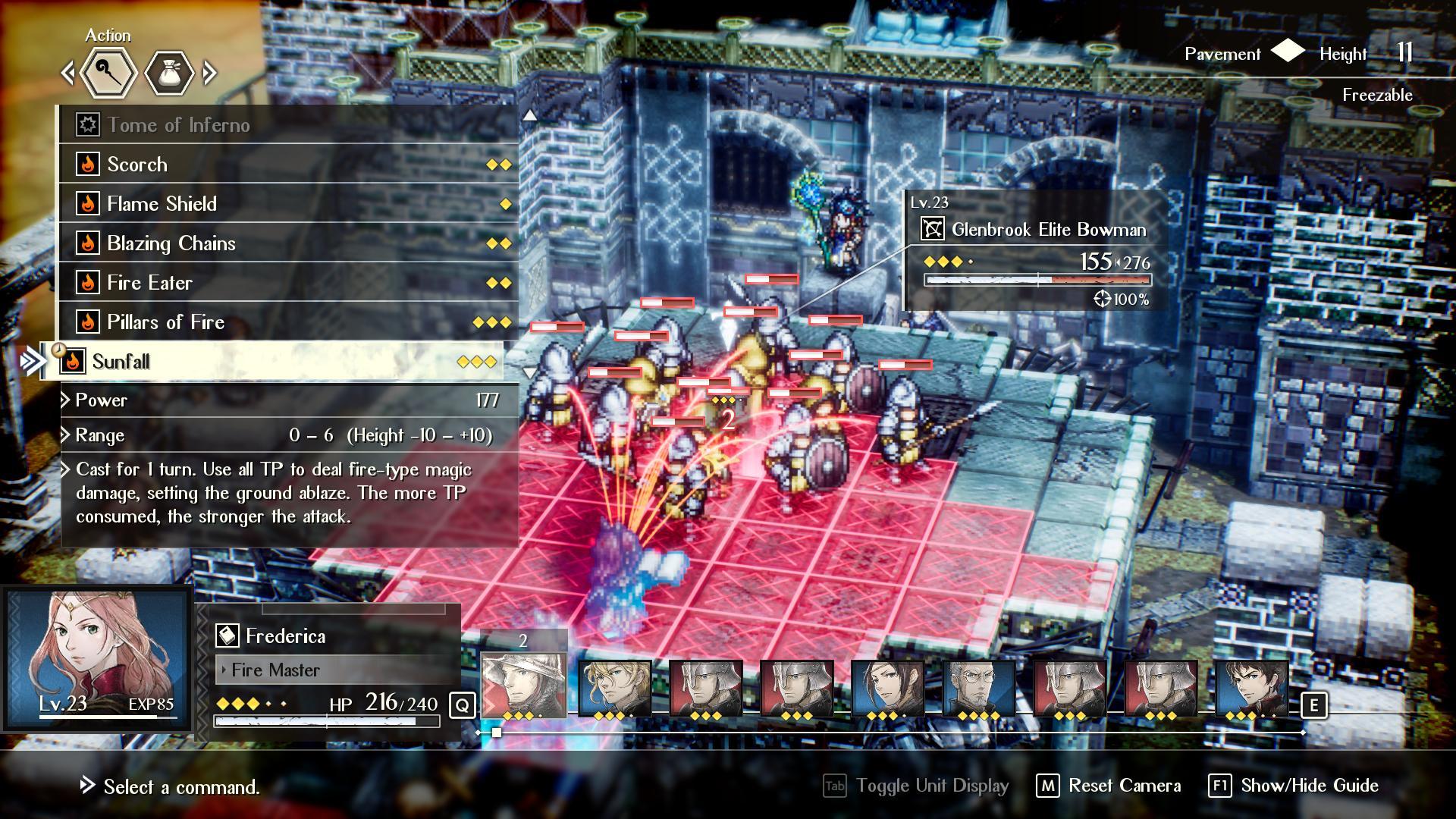Select the Fire Eater skill

[288, 283]
